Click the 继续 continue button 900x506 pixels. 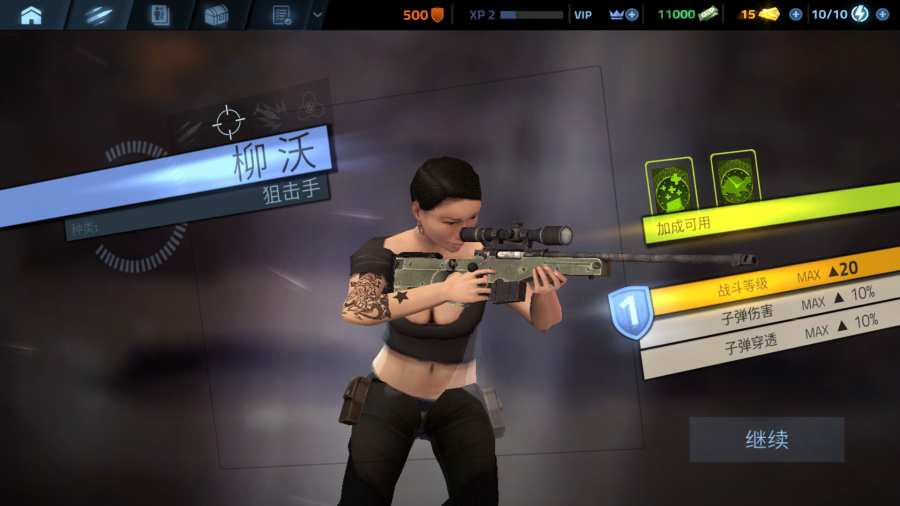(x=766, y=439)
